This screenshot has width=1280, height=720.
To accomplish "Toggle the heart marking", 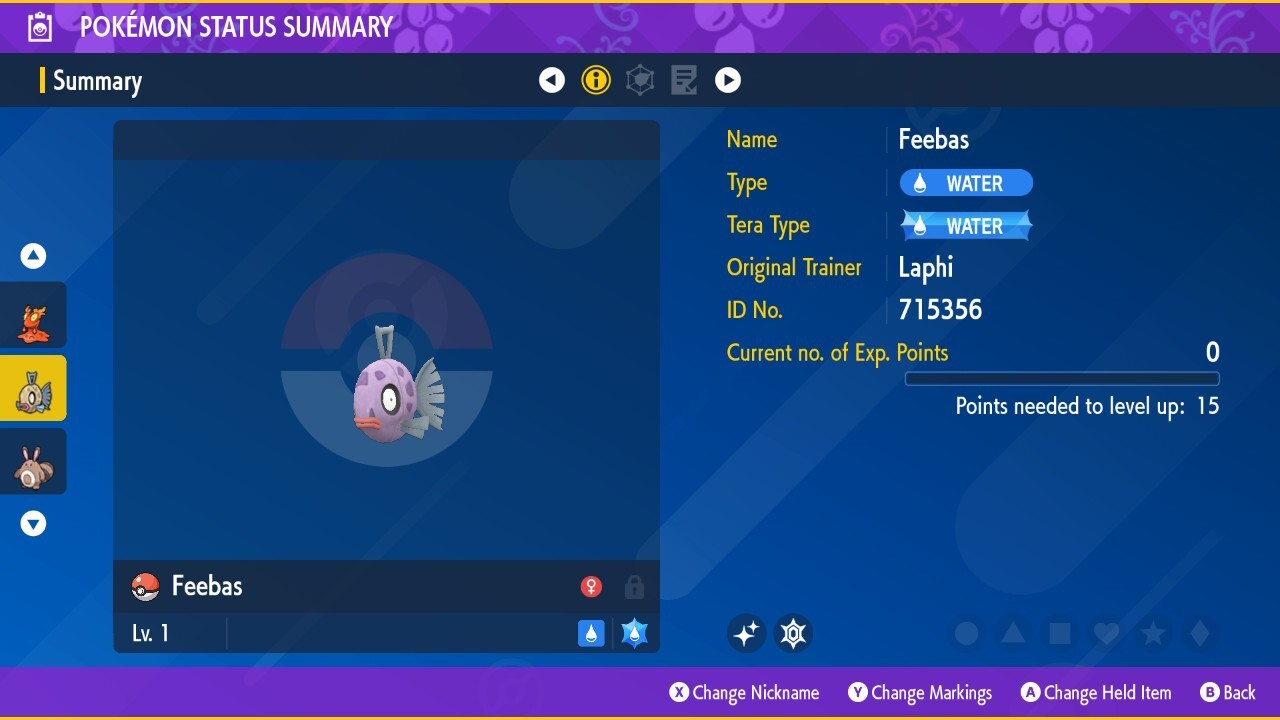I will [x=1106, y=632].
